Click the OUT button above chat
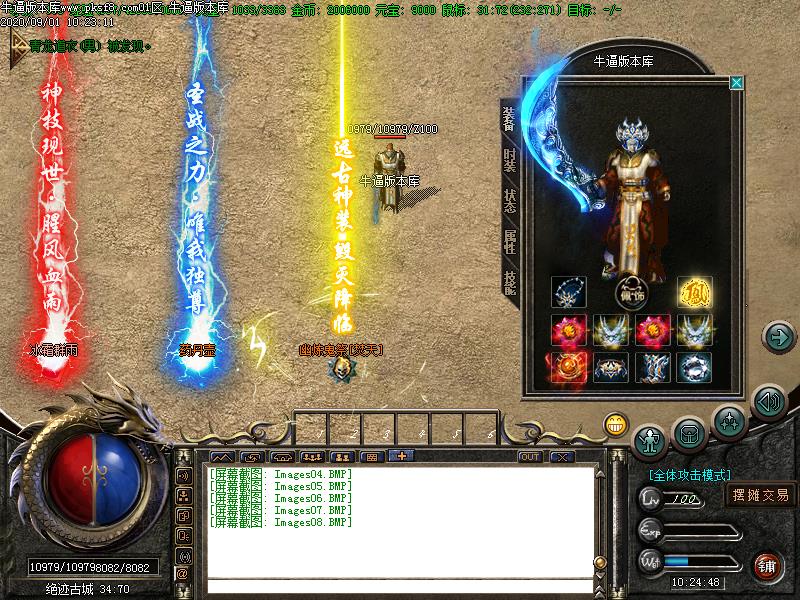The width and height of the screenshot is (800, 600). [x=530, y=456]
